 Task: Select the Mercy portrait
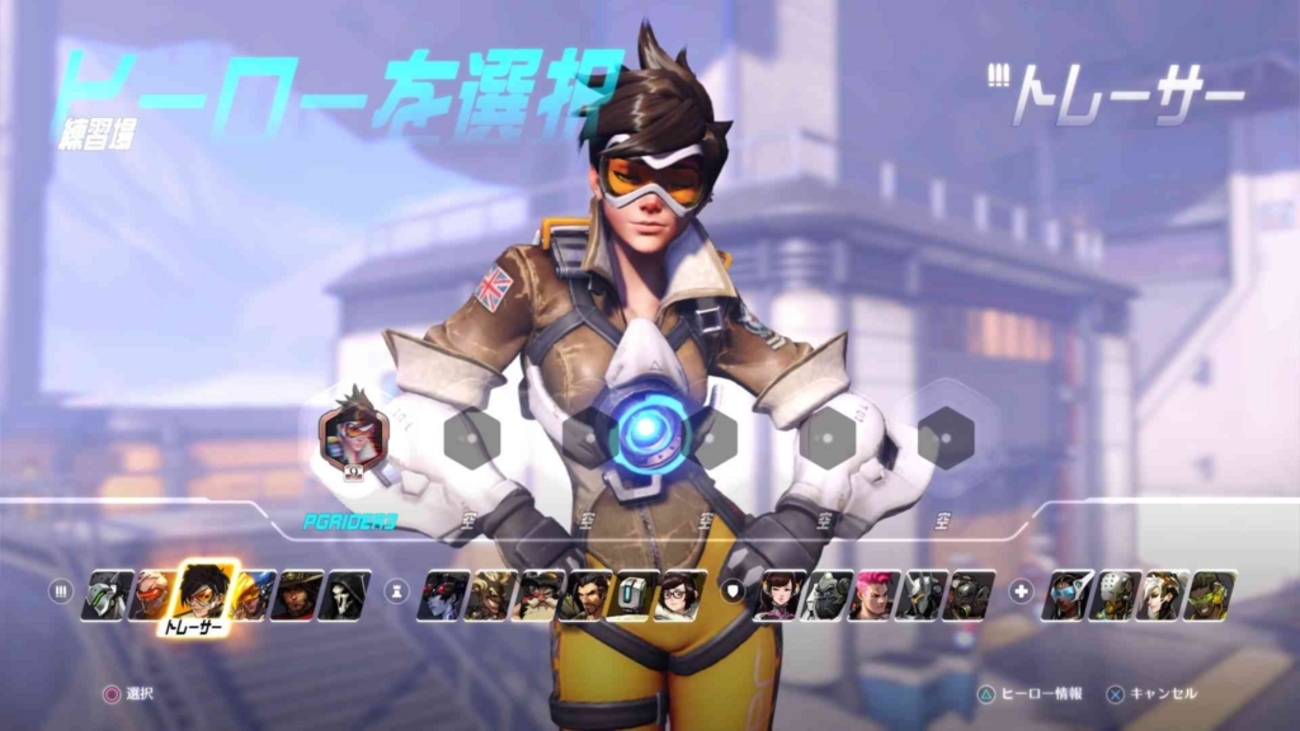1162,595
